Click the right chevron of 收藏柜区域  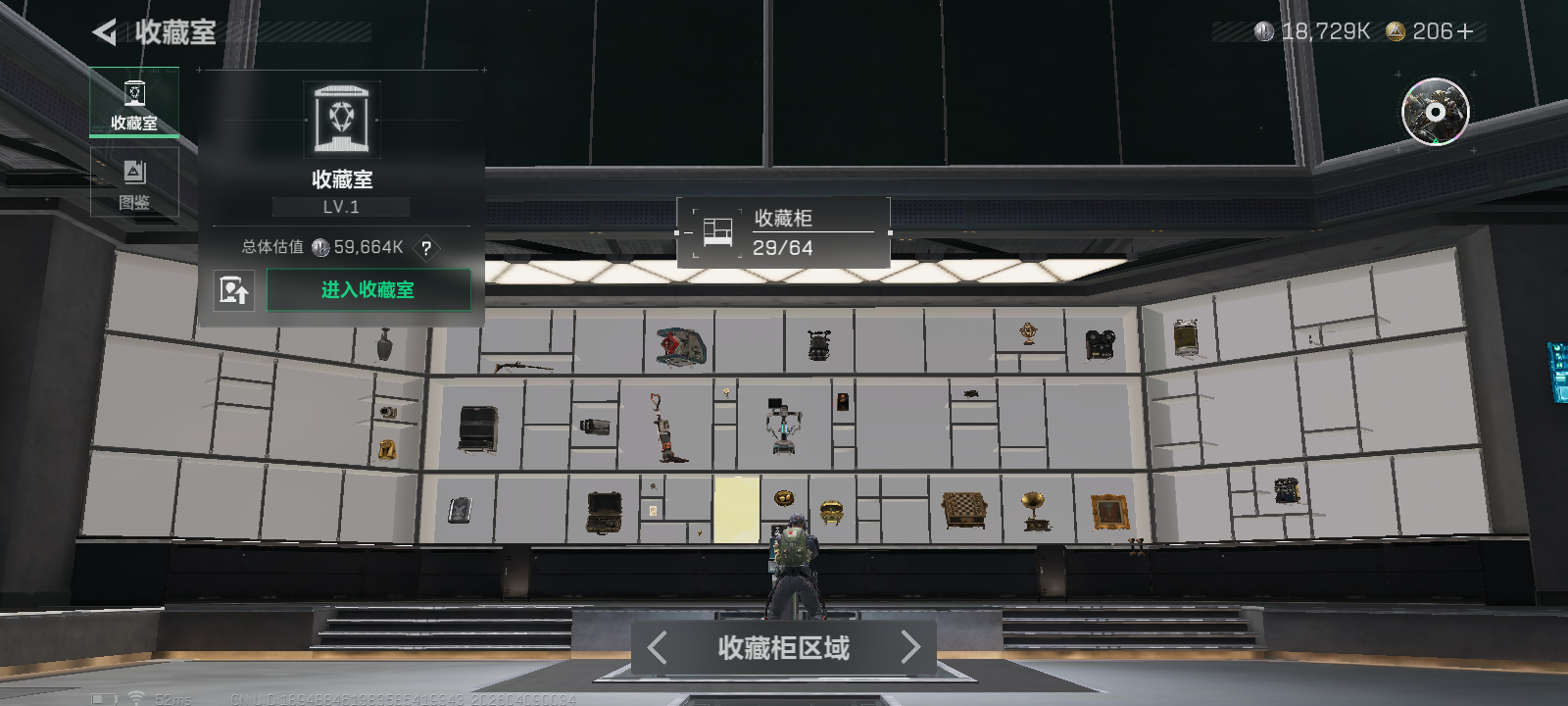coord(910,648)
